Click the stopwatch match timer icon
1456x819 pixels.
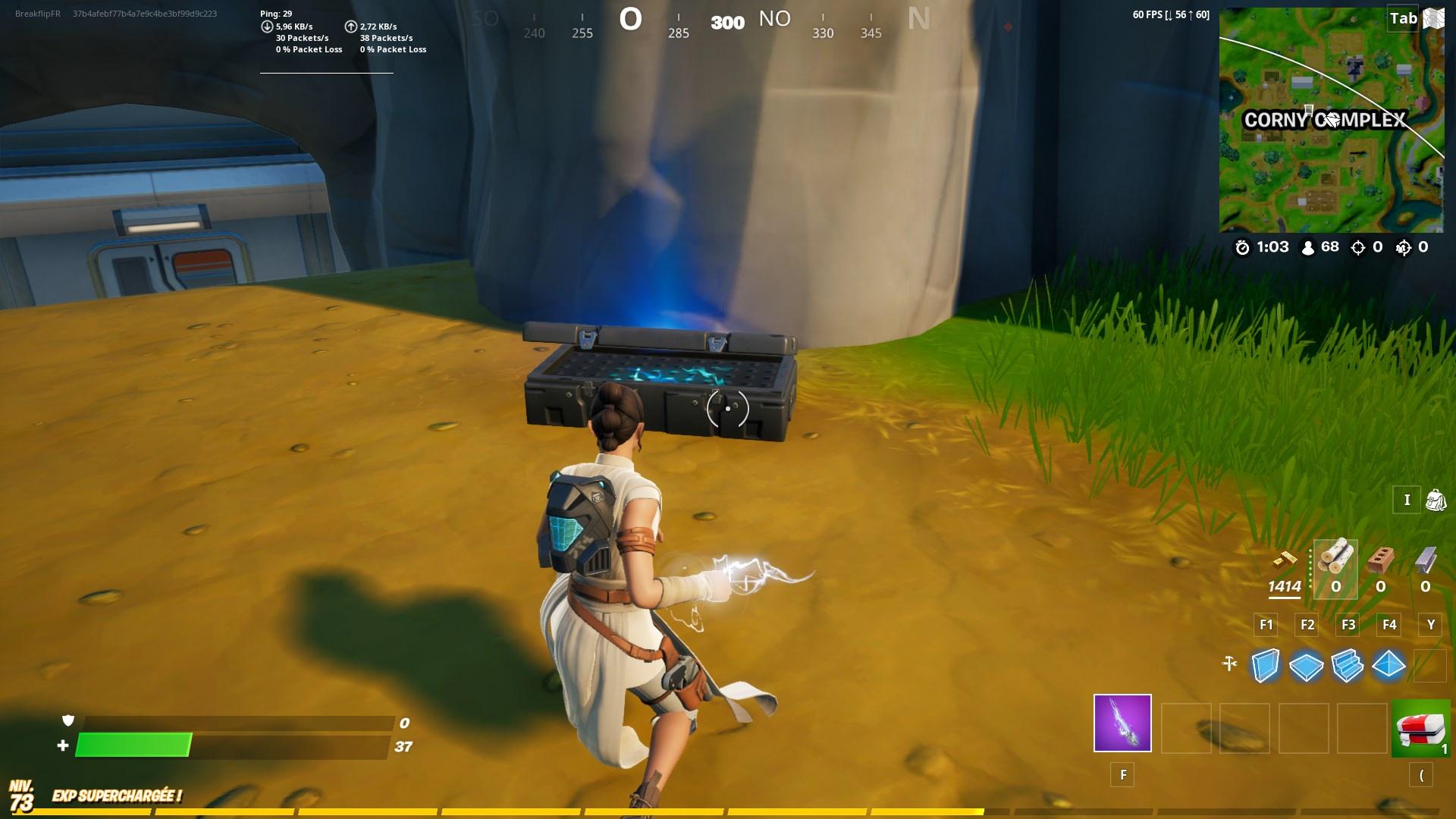[1241, 246]
